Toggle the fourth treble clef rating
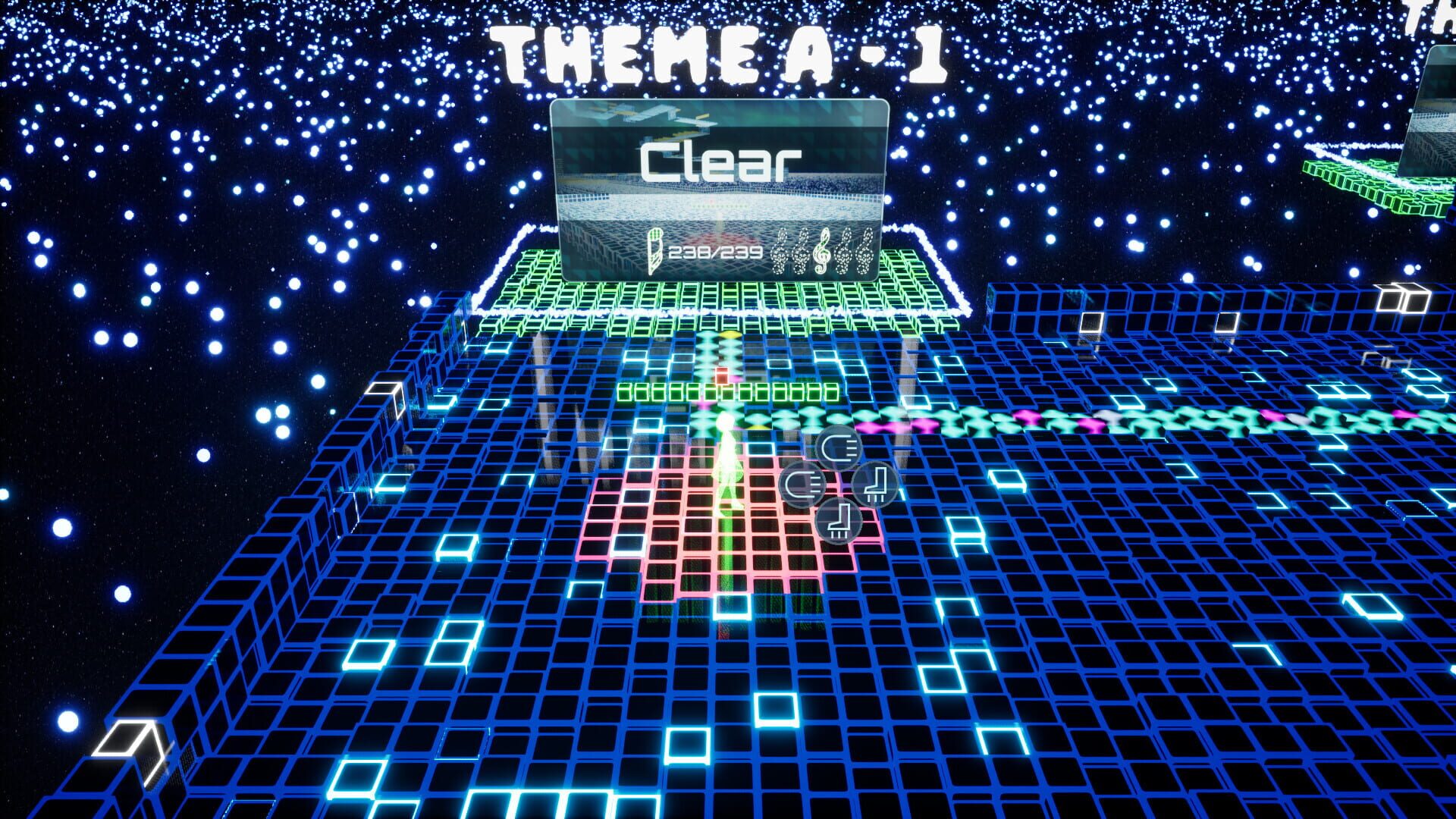This screenshot has height=819, width=1456. coord(845,252)
